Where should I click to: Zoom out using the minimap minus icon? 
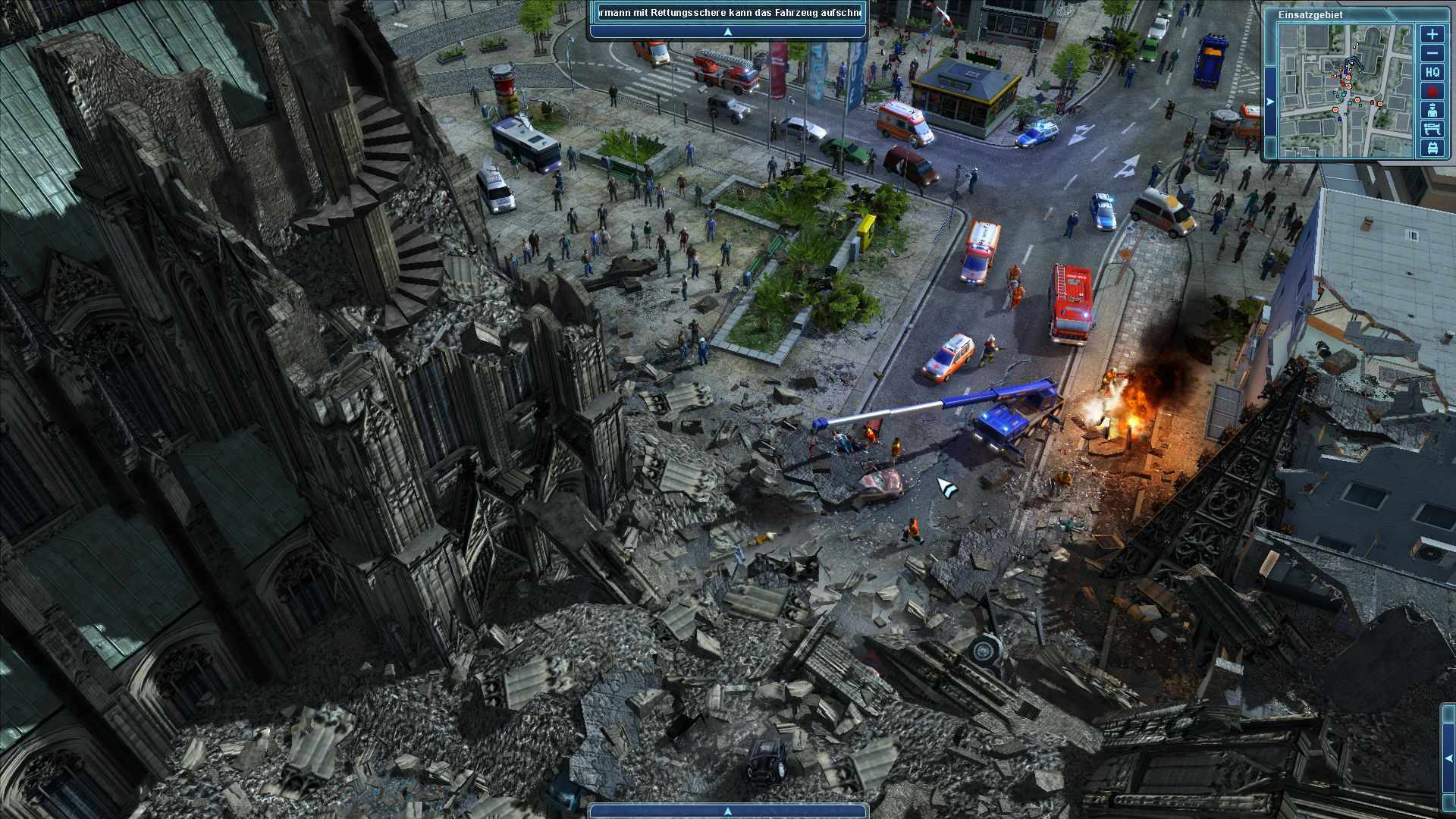point(1432,52)
